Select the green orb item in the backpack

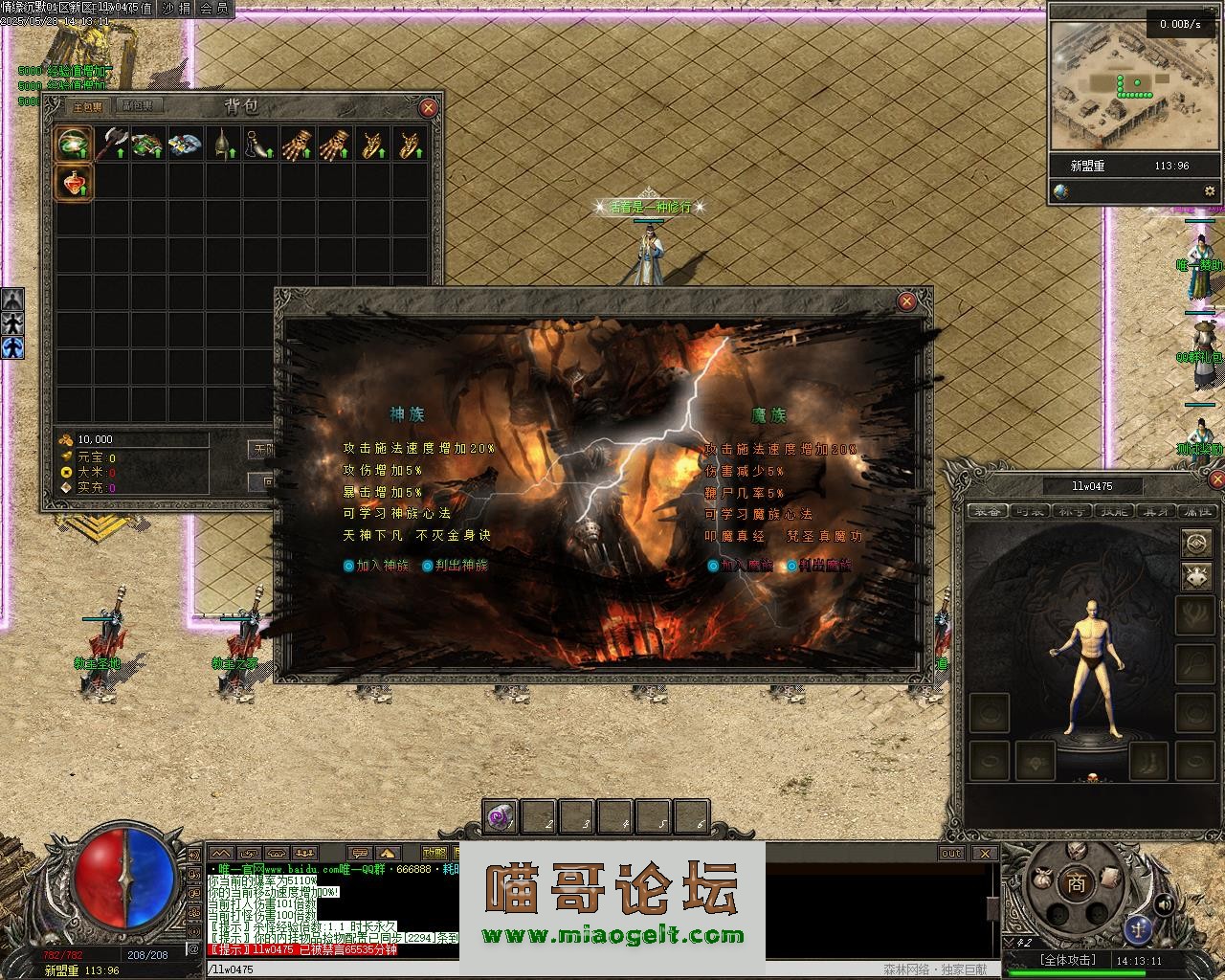73,145
